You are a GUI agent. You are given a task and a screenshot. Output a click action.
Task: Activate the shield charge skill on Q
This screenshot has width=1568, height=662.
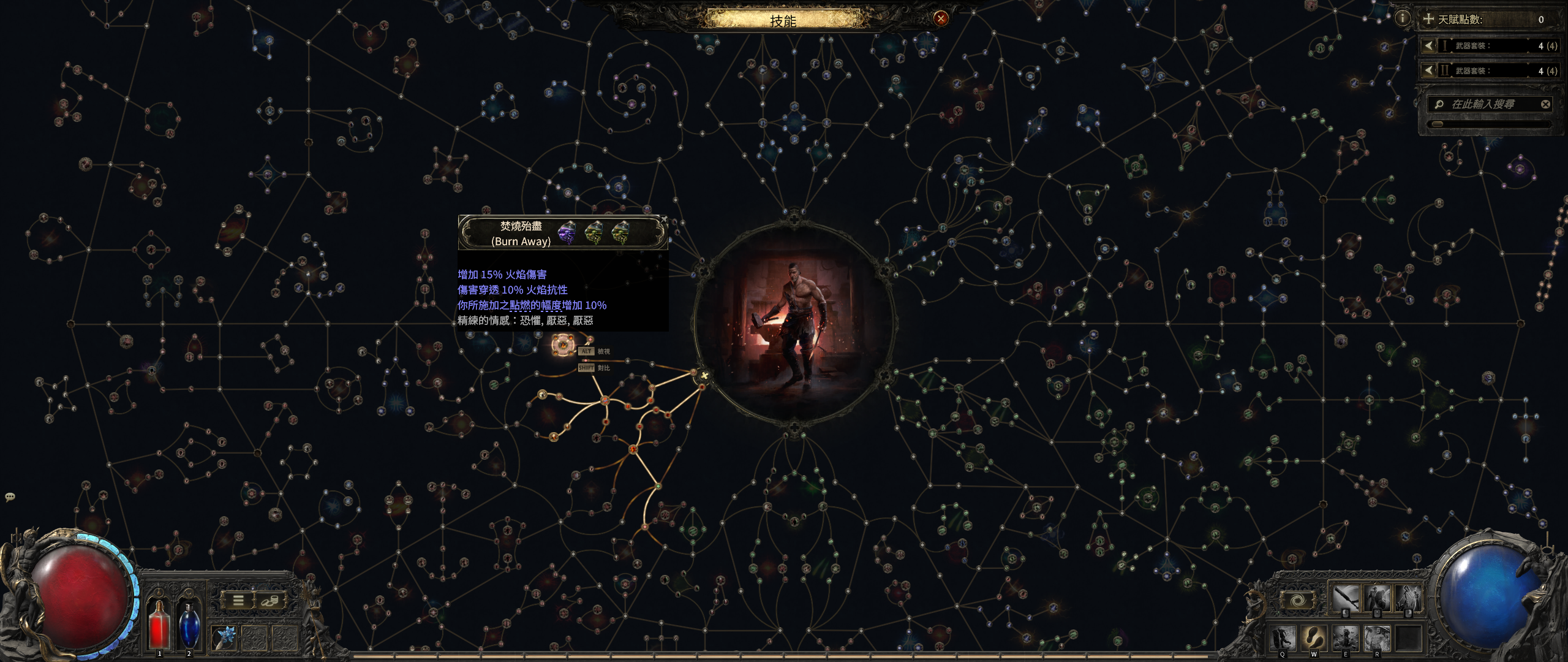[x=1283, y=637]
